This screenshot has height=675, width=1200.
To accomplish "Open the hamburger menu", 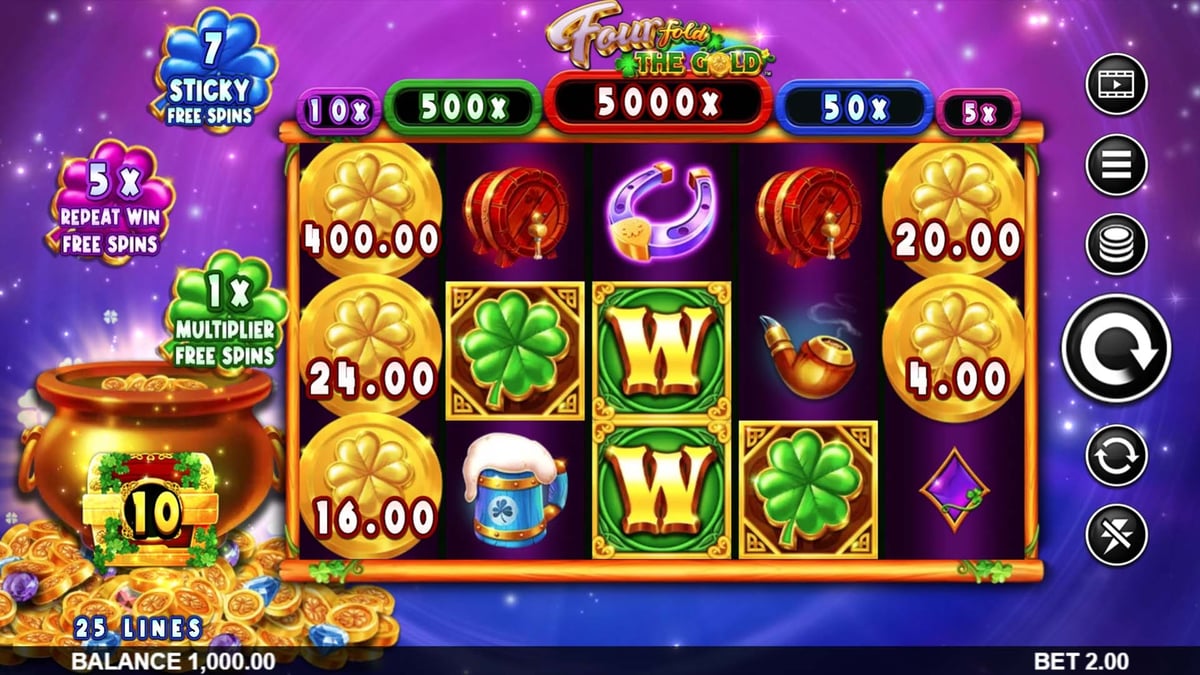I will point(1115,164).
